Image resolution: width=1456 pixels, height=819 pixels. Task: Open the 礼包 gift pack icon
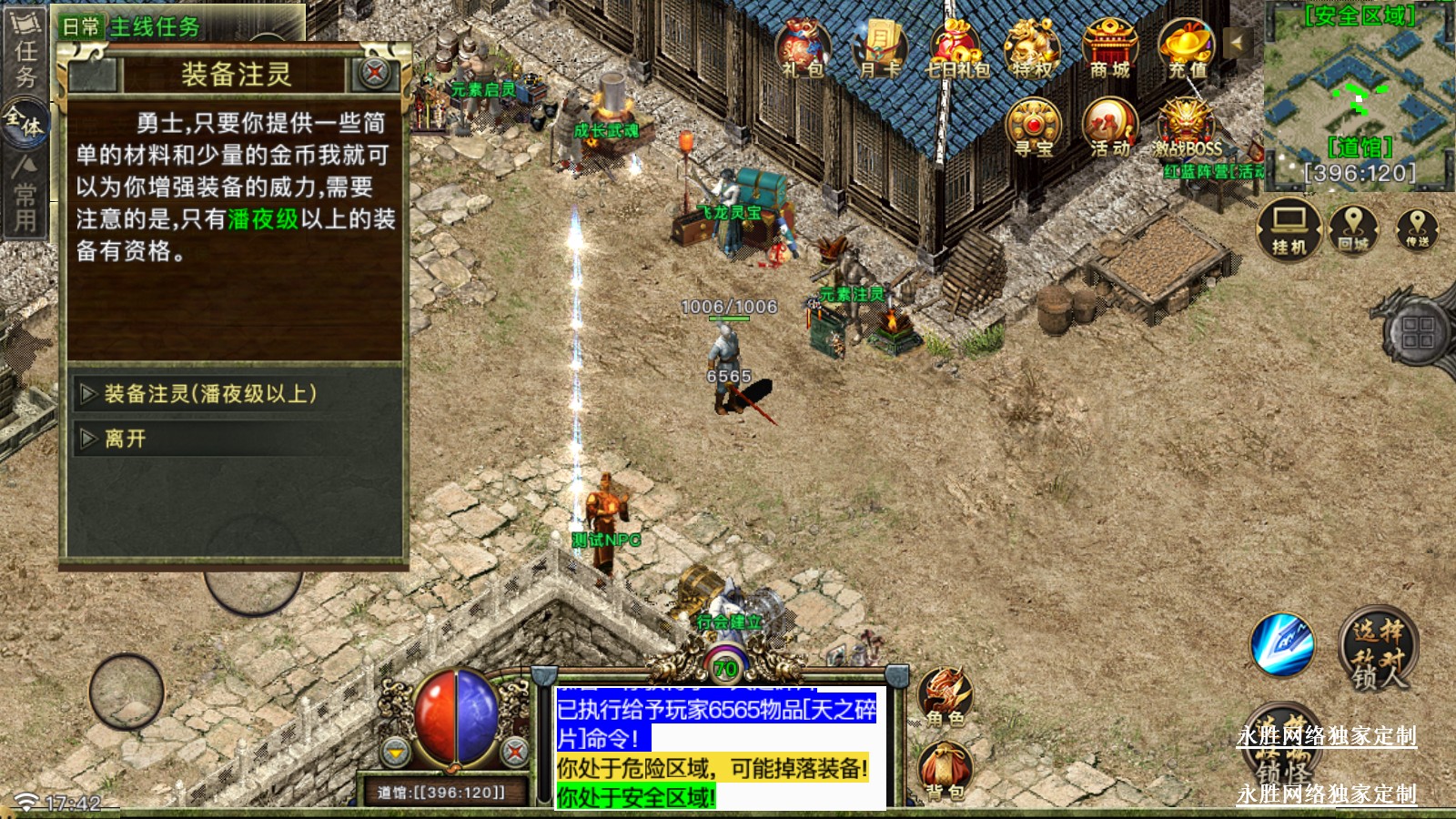pyautogui.click(x=802, y=46)
